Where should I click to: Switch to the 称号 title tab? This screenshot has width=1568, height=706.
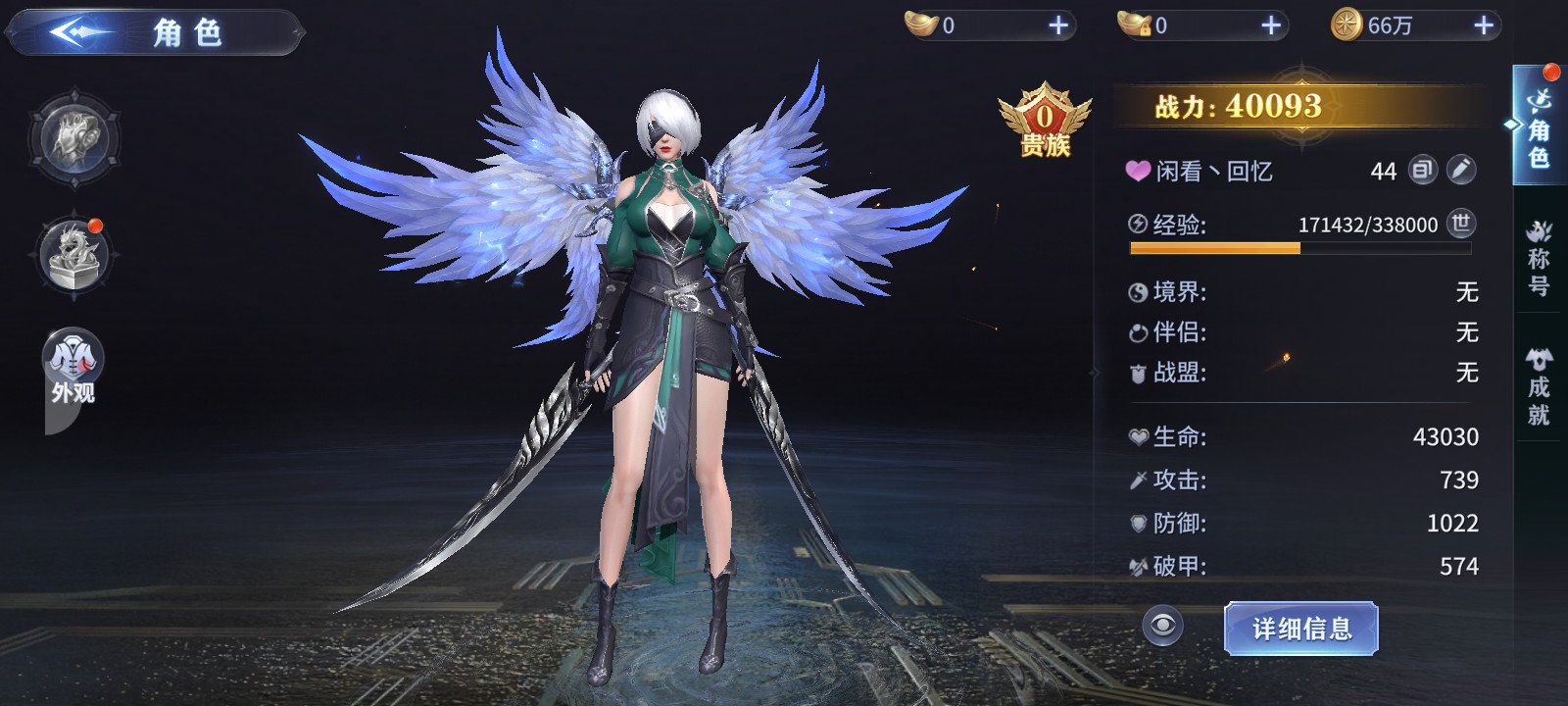click(1540, 259)
